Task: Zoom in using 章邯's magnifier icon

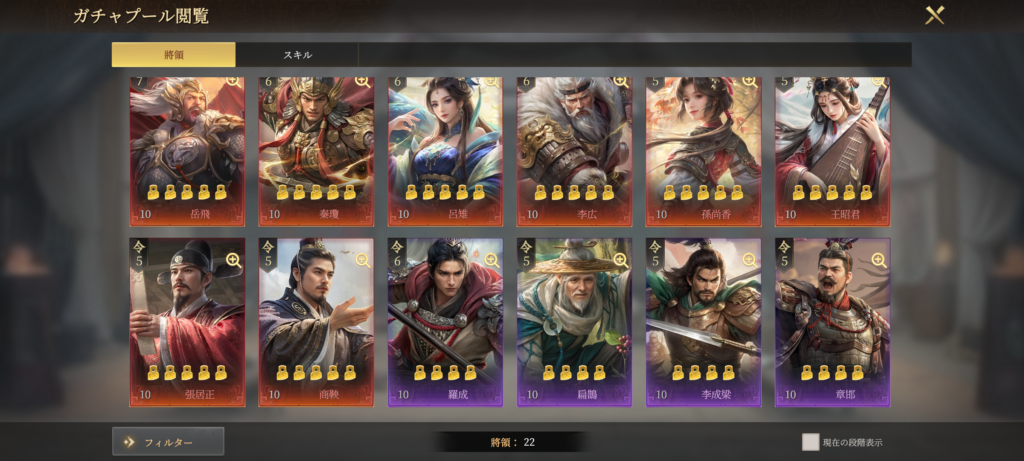Action: pyautogui.click(x=877, y=260)
